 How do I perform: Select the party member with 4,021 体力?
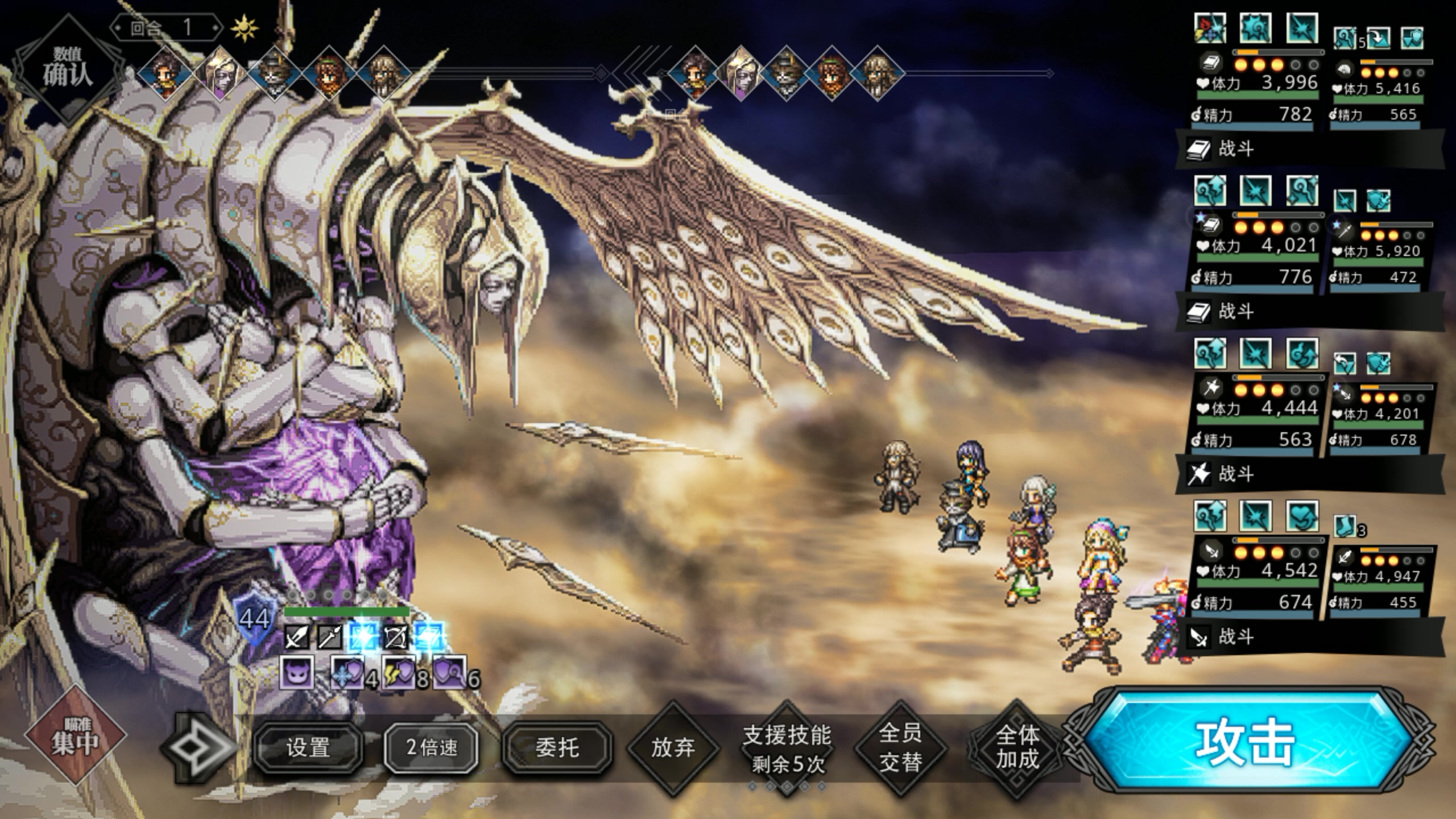1257,254
